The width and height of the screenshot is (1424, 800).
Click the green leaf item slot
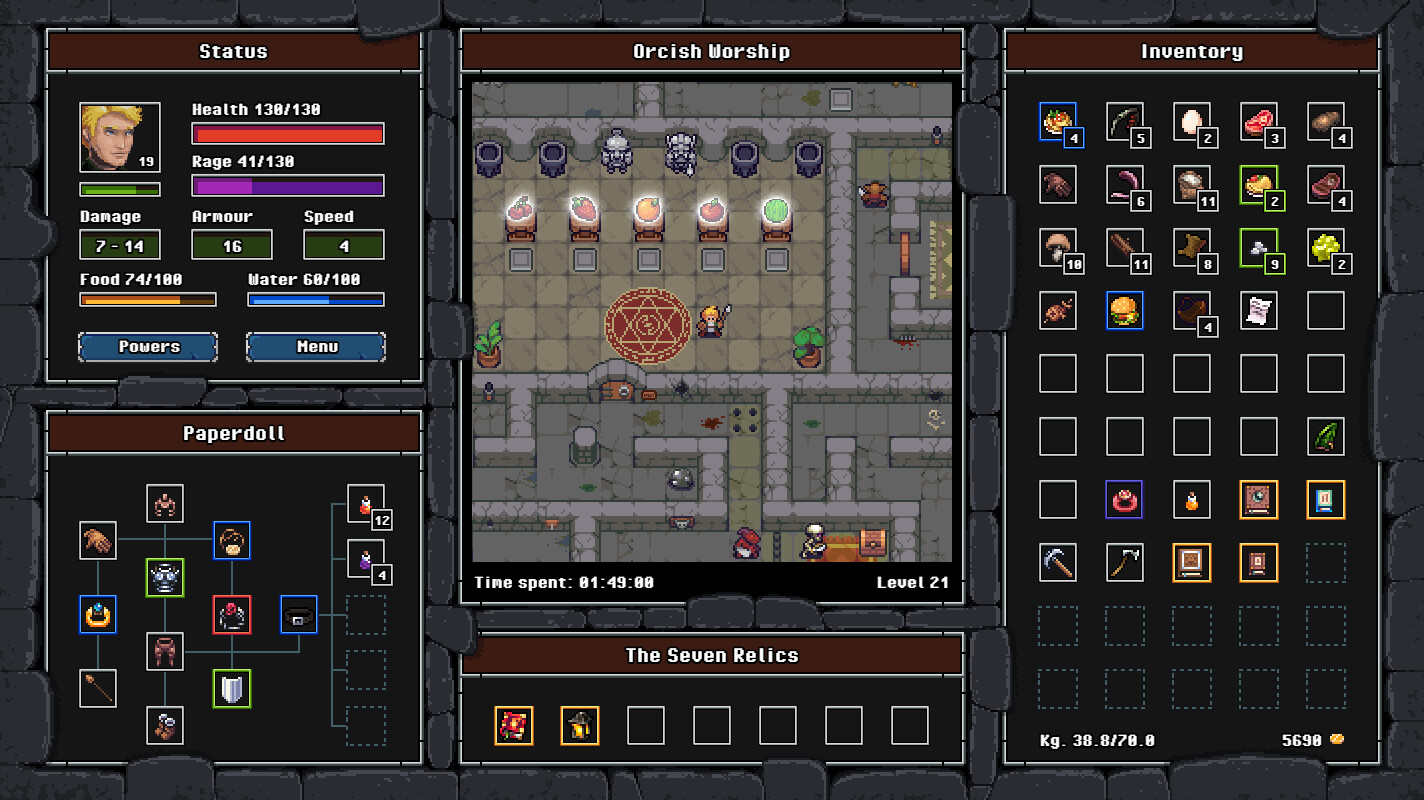click(x=1325, y=437)
